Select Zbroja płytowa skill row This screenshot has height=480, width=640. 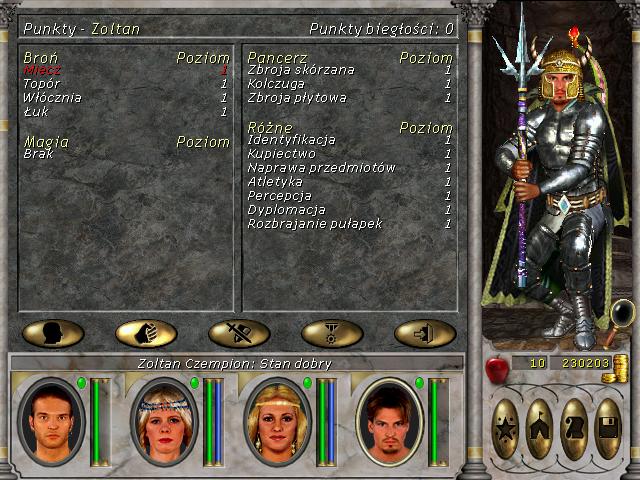[296, 98]
